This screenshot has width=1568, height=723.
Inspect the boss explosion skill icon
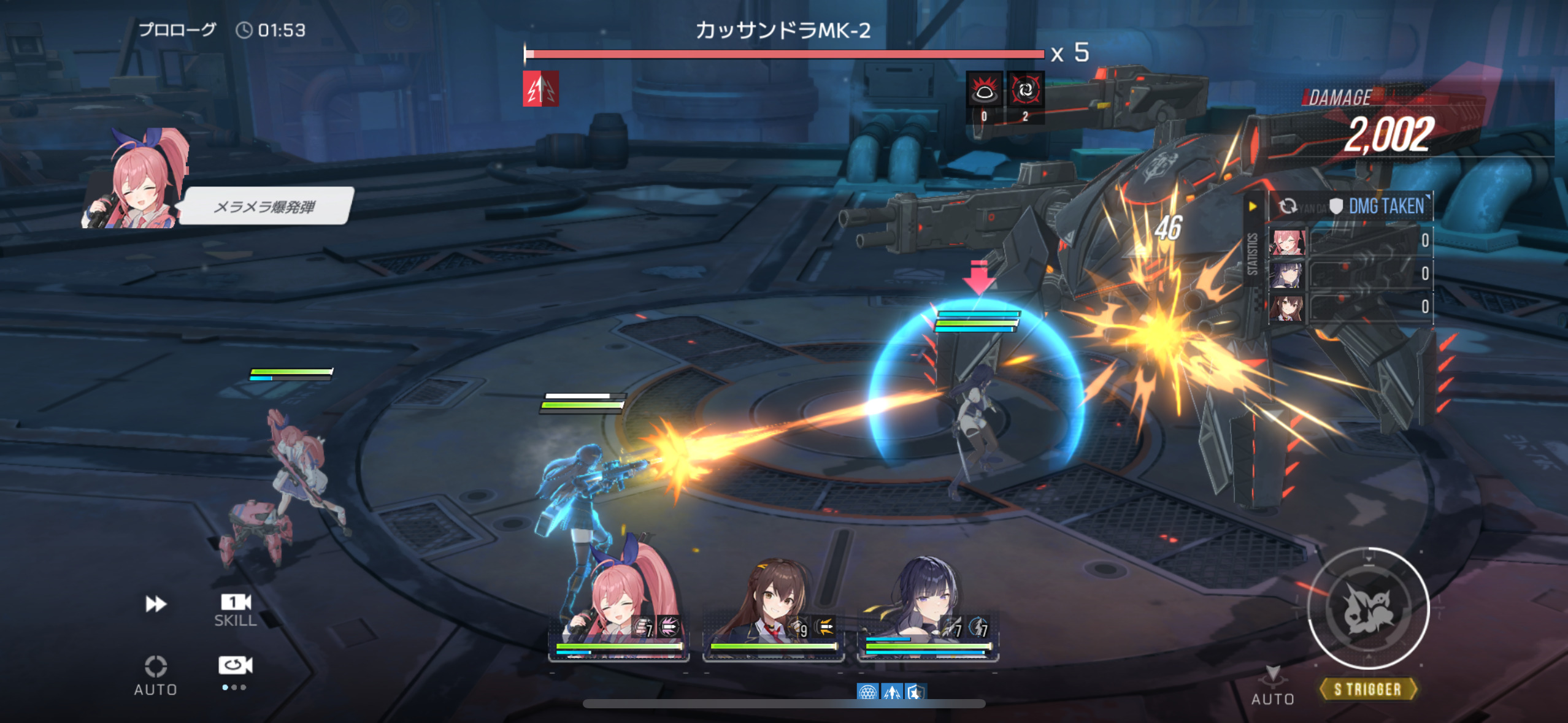984,91
